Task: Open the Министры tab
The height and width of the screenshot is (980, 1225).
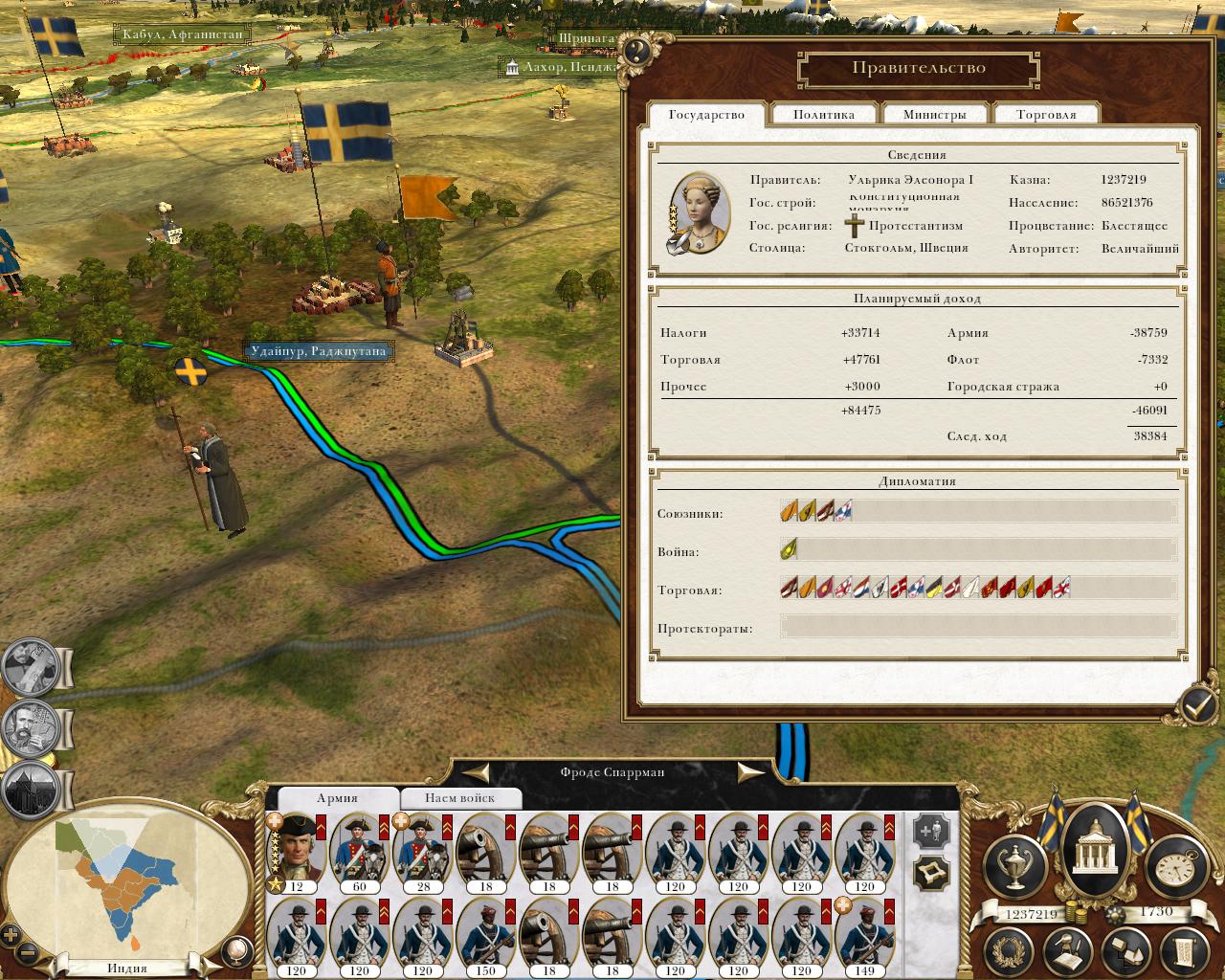Action: [x=934, y=115]
